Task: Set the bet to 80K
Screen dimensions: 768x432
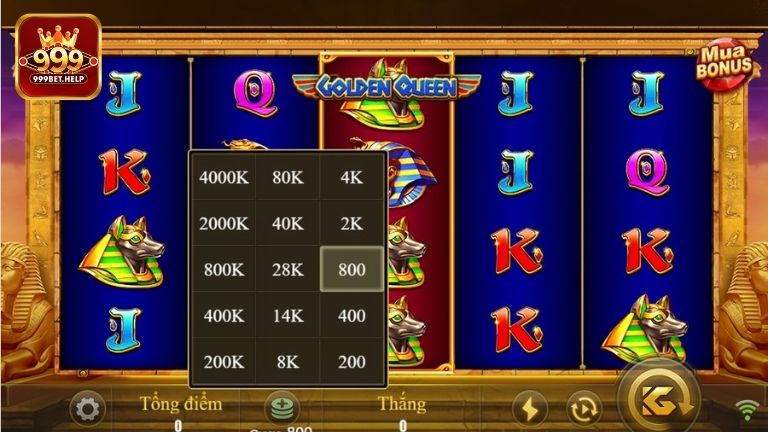Action: tap(287, 177)
